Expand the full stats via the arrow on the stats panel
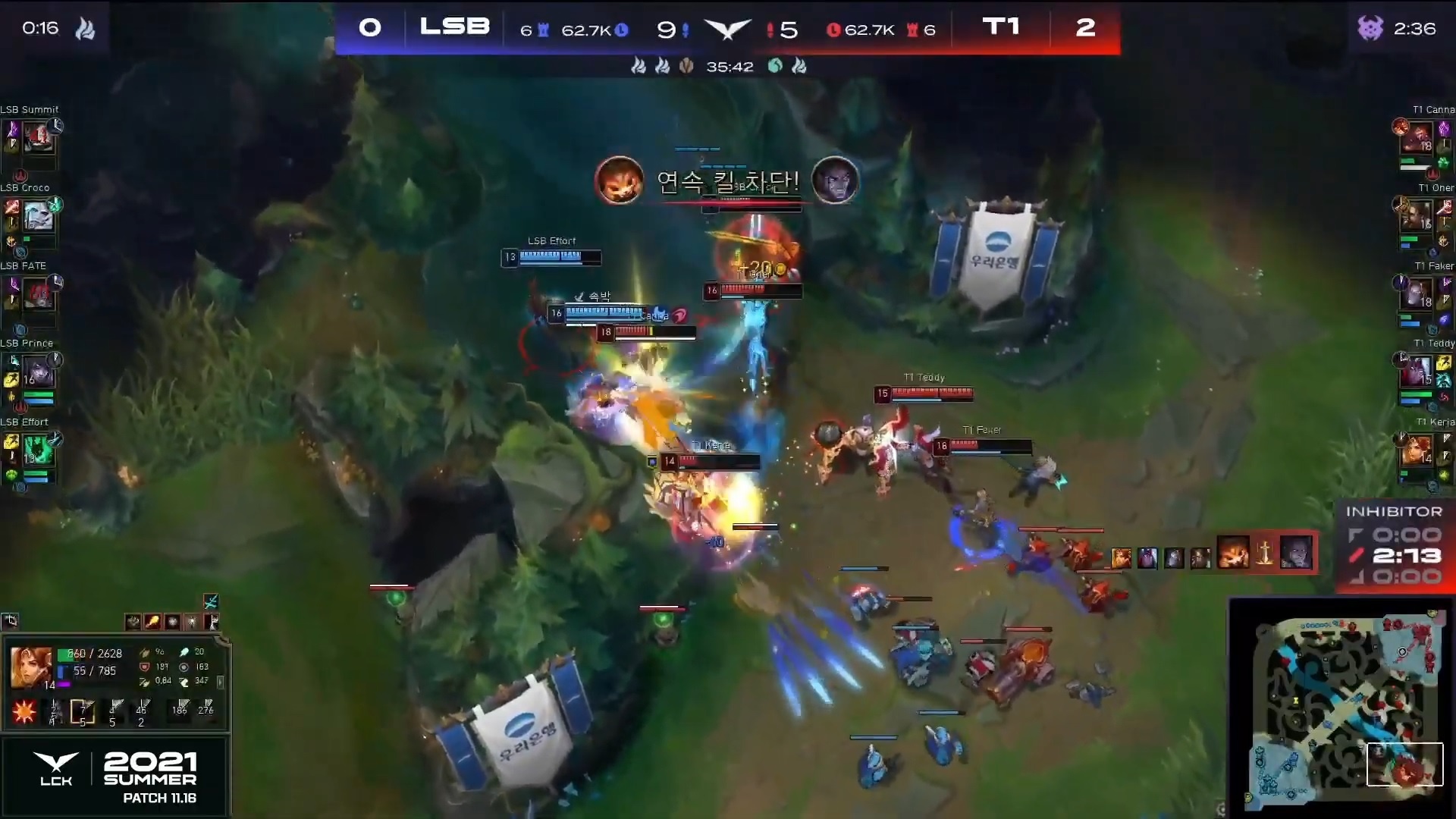Screen dimensions: 1456x819 point(221,682)
